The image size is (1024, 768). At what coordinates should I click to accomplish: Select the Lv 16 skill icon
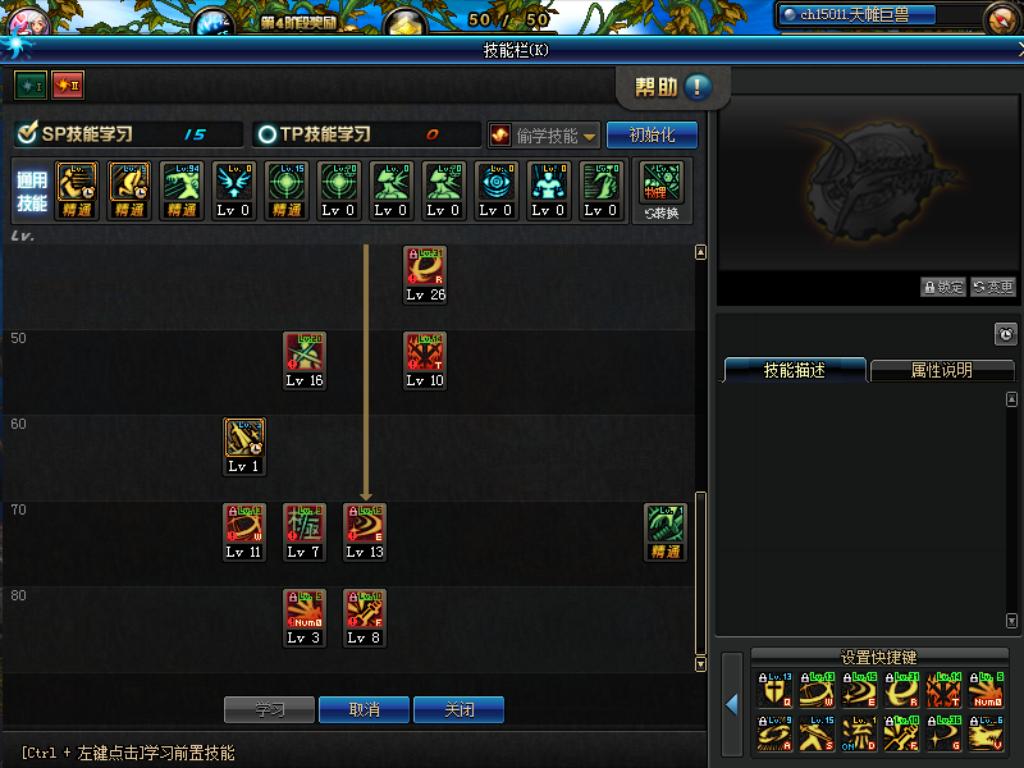click(304, 353)
